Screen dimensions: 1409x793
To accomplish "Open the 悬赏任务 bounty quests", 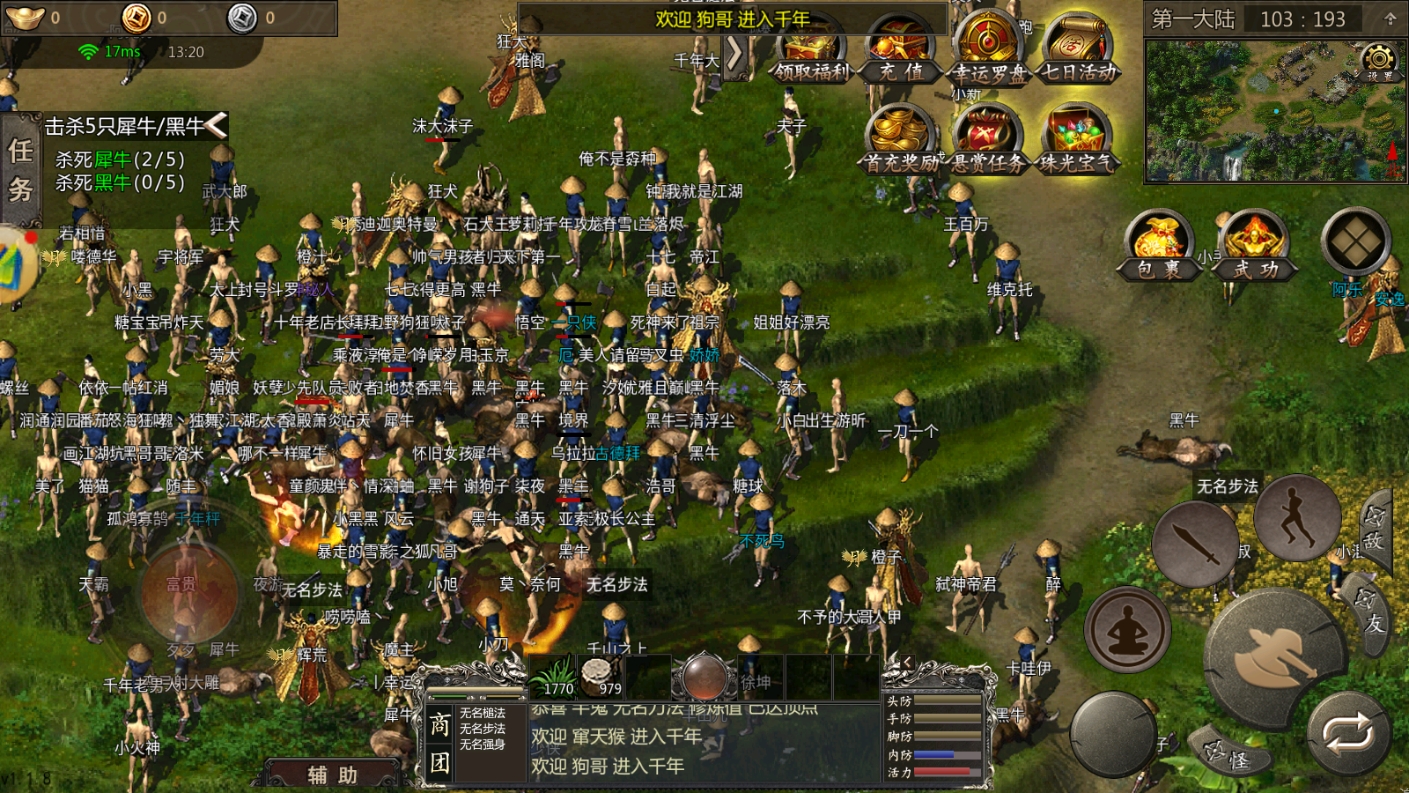I will click(x=988, y=138).
